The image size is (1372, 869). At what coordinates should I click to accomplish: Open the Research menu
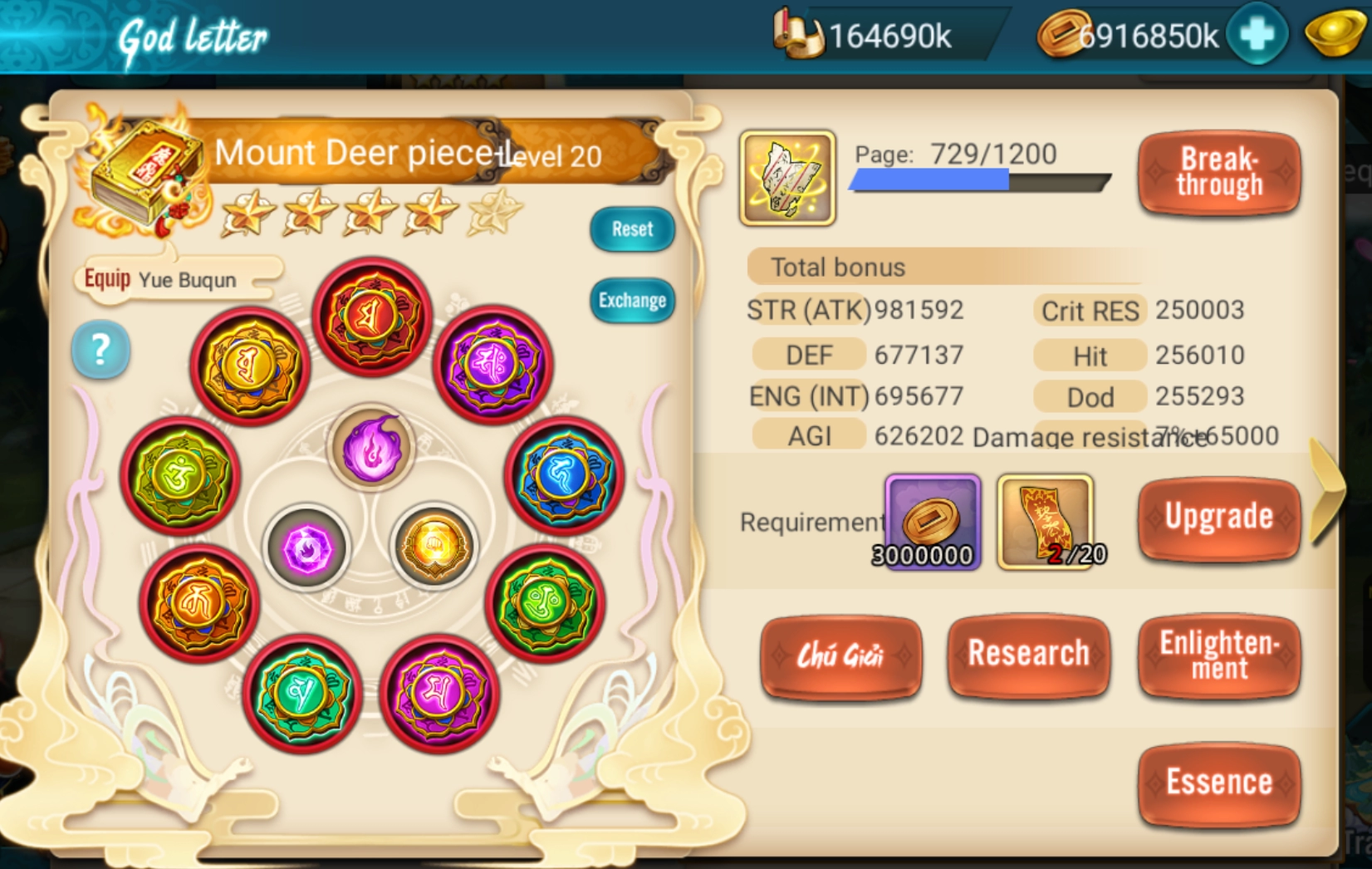pos(1028,655)
